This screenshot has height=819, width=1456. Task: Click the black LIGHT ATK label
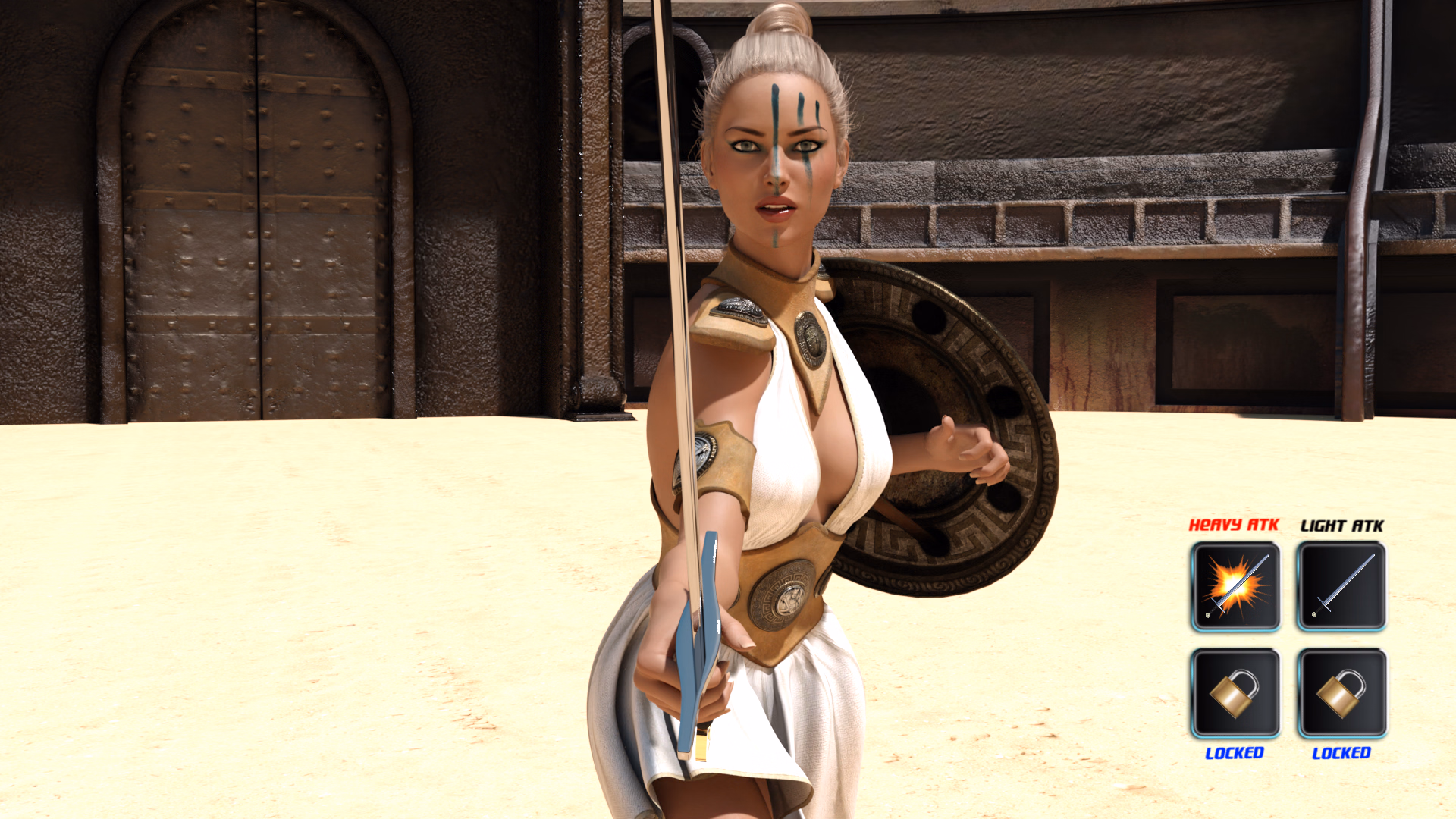[x=1342, y=525]
